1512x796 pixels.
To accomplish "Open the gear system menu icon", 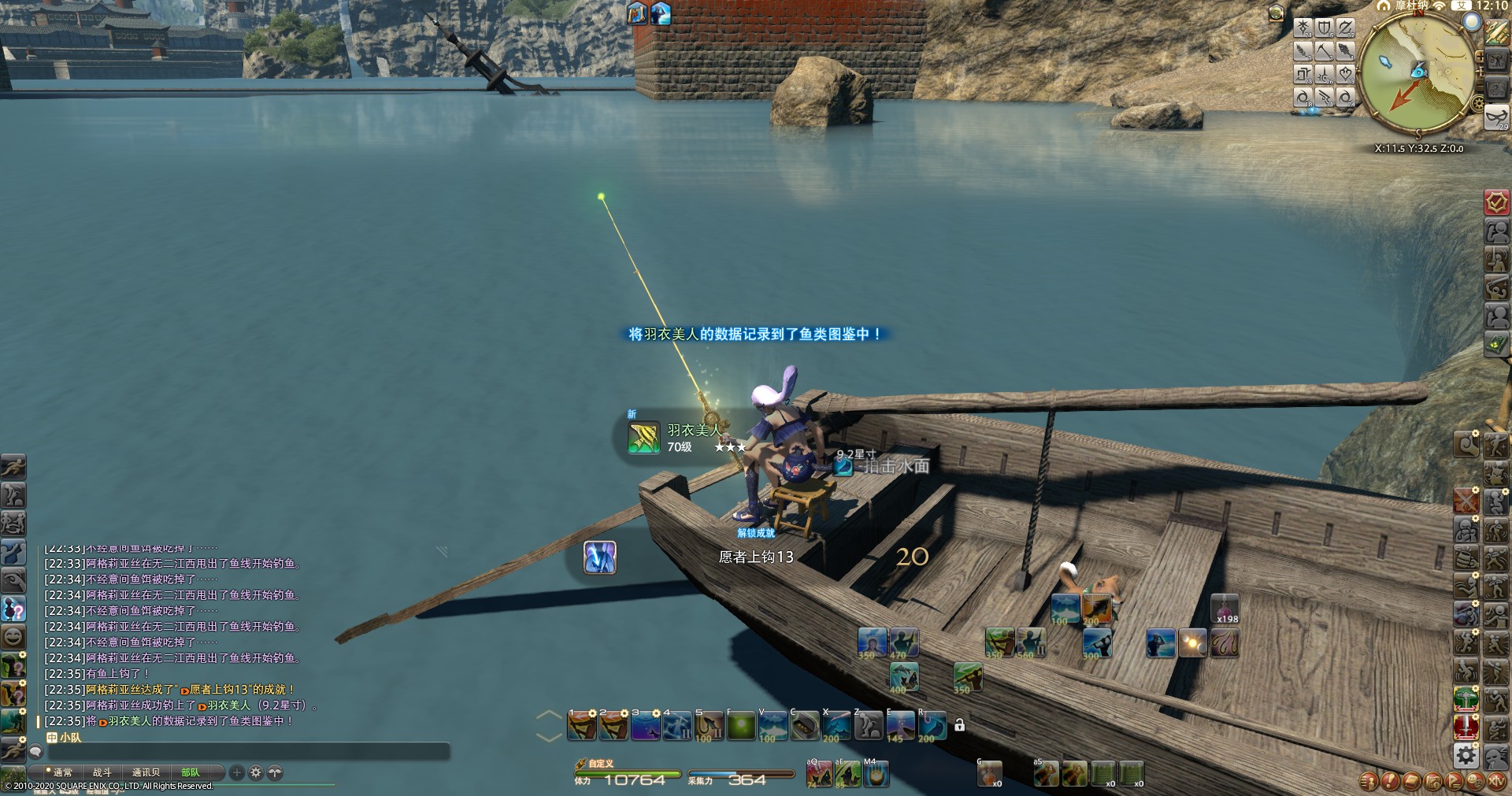I will click(1466, 756).
